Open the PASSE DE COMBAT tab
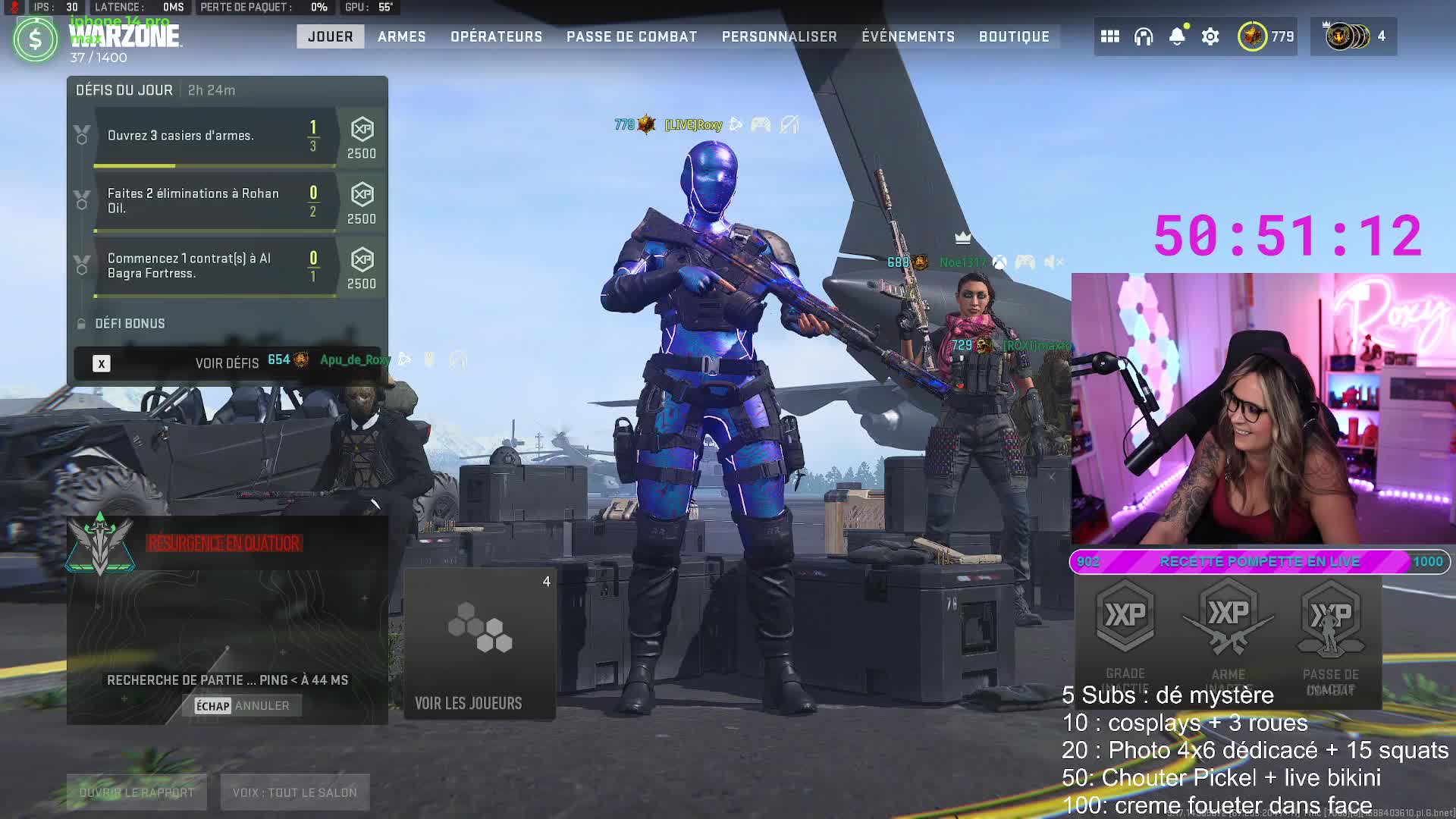 pos(631,36)
